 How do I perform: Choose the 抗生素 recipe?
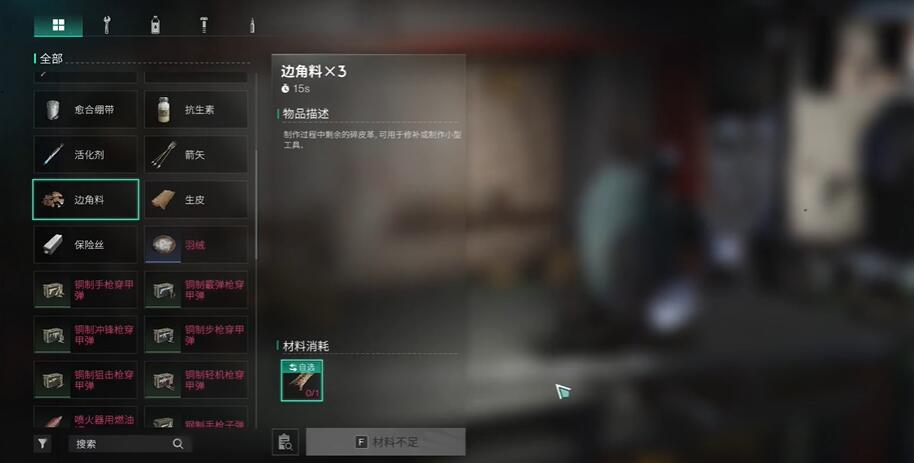(196, 109)
